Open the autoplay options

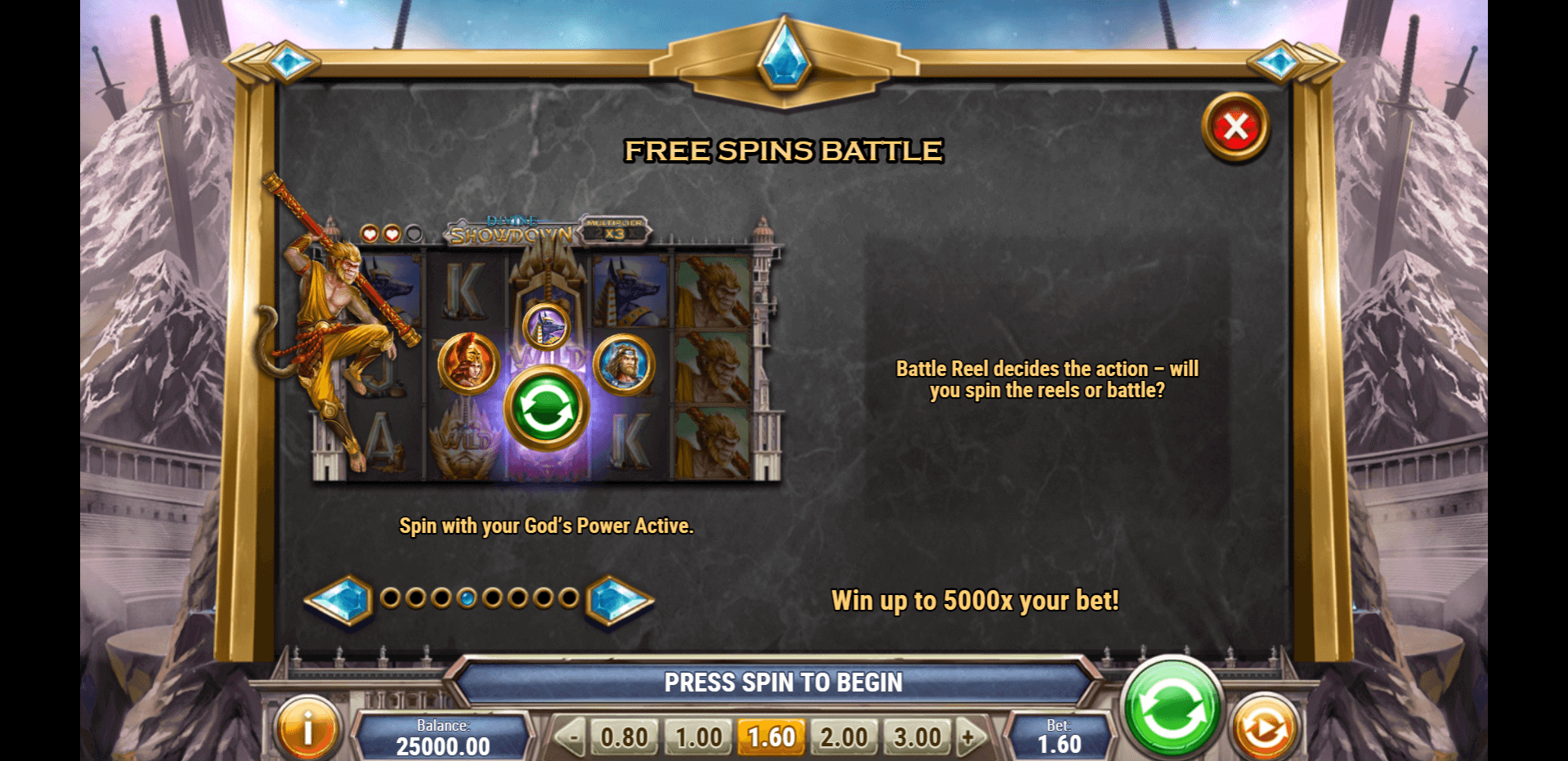point(1264,727)
